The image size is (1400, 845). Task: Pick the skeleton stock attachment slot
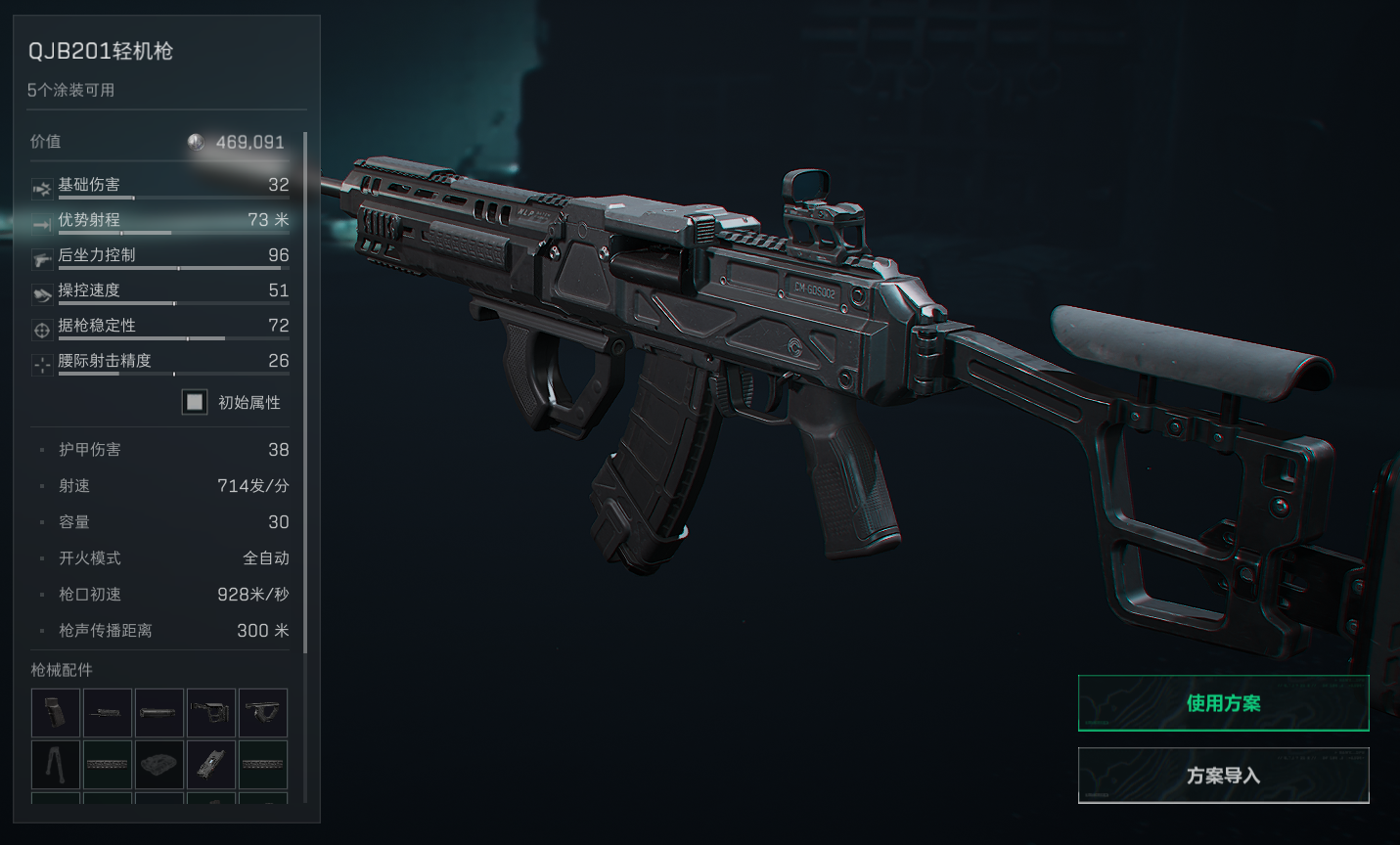coord(211,713)
